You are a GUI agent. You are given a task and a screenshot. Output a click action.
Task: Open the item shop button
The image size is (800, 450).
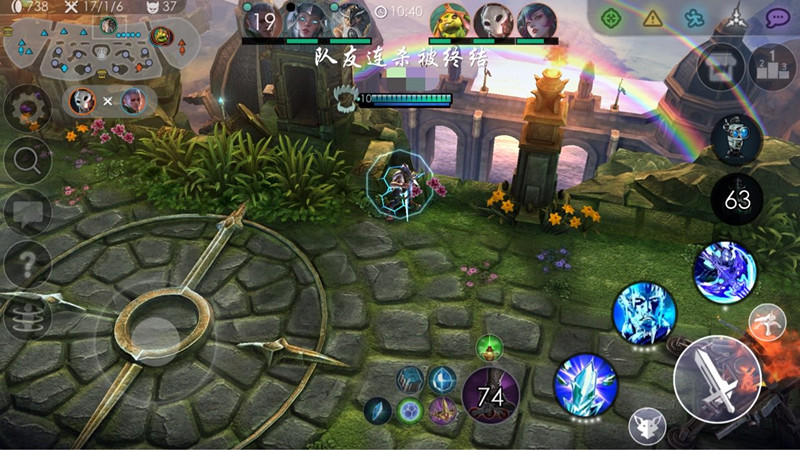(720, 68)
